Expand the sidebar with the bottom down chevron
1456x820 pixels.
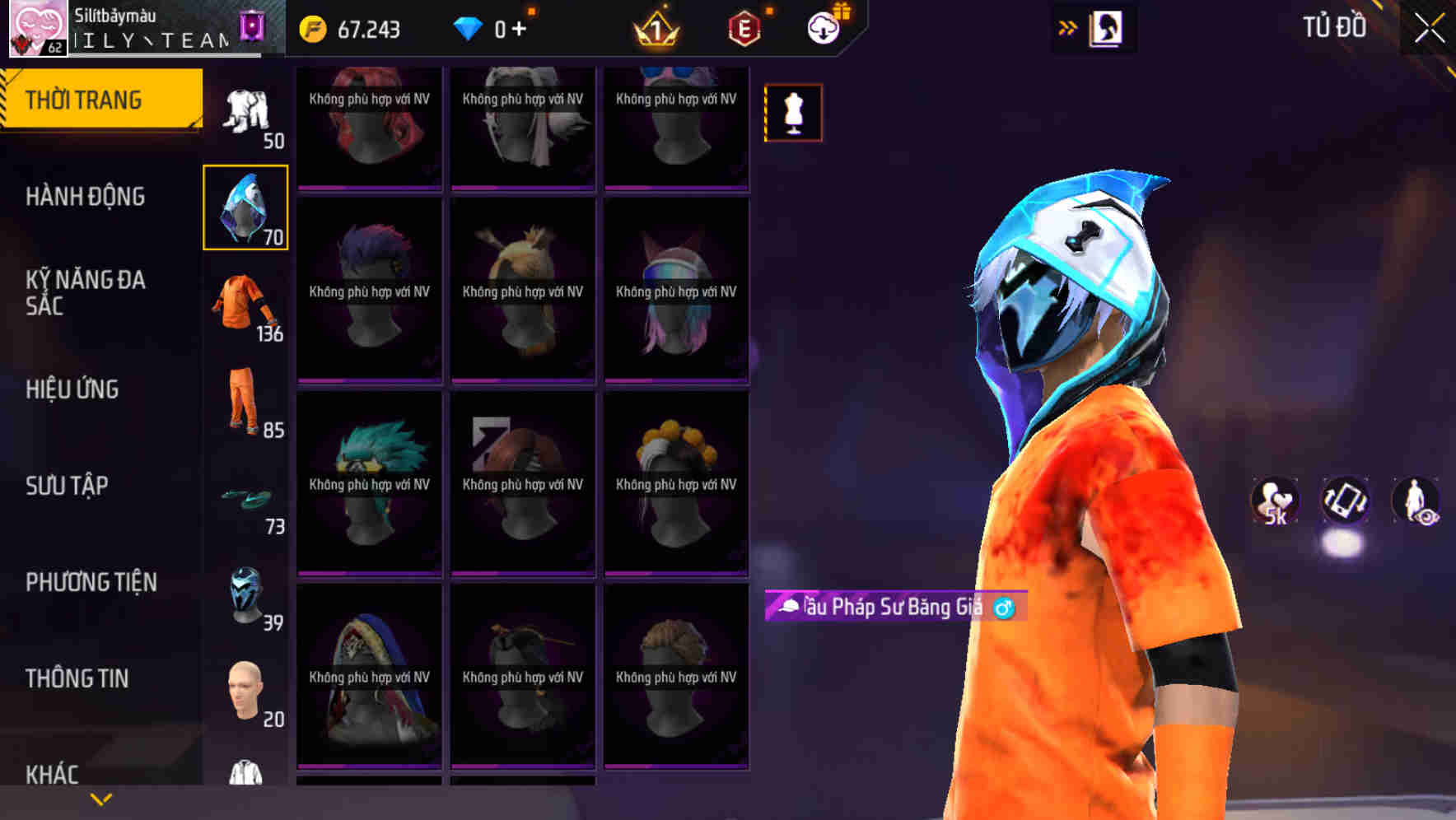[99, 799]
